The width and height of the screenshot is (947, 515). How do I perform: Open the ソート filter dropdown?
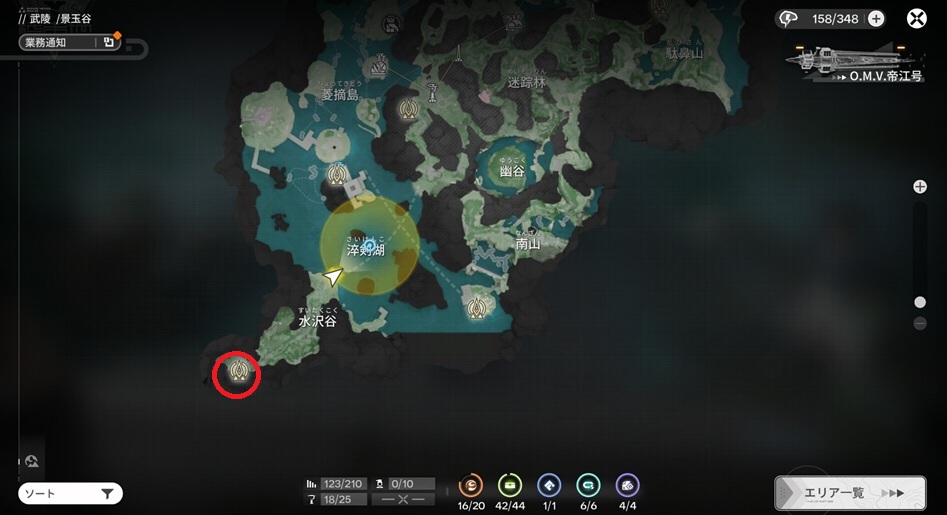pyautogui.click(x=70, y=493)
